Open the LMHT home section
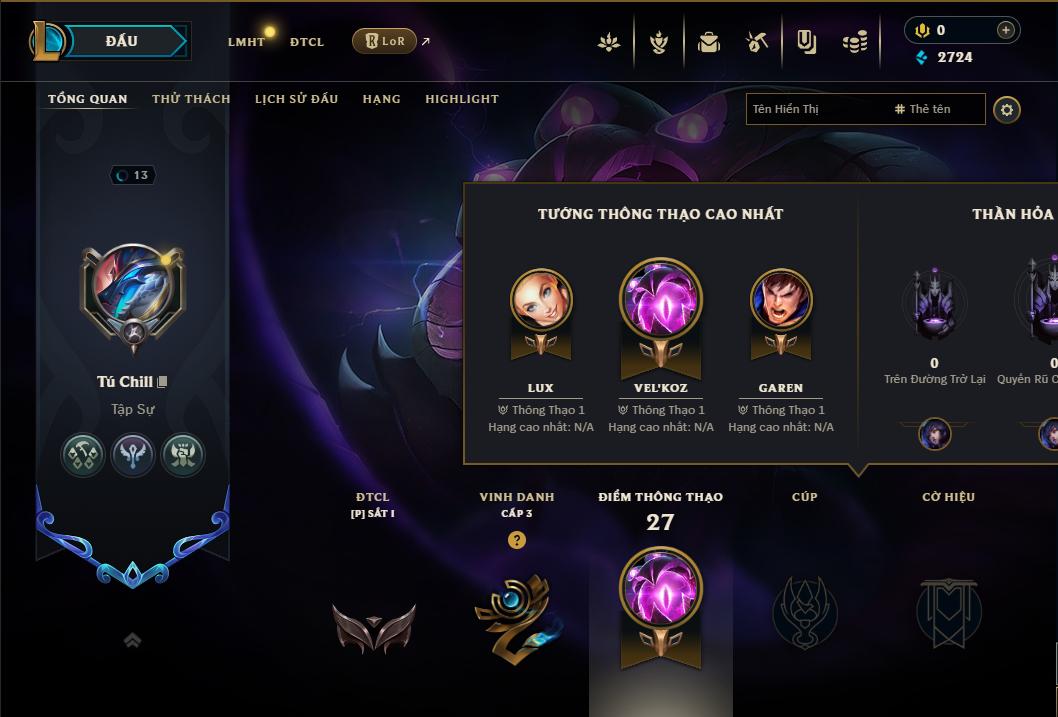This screenshot has height=717, width=1058. click(x=246, y=42)
